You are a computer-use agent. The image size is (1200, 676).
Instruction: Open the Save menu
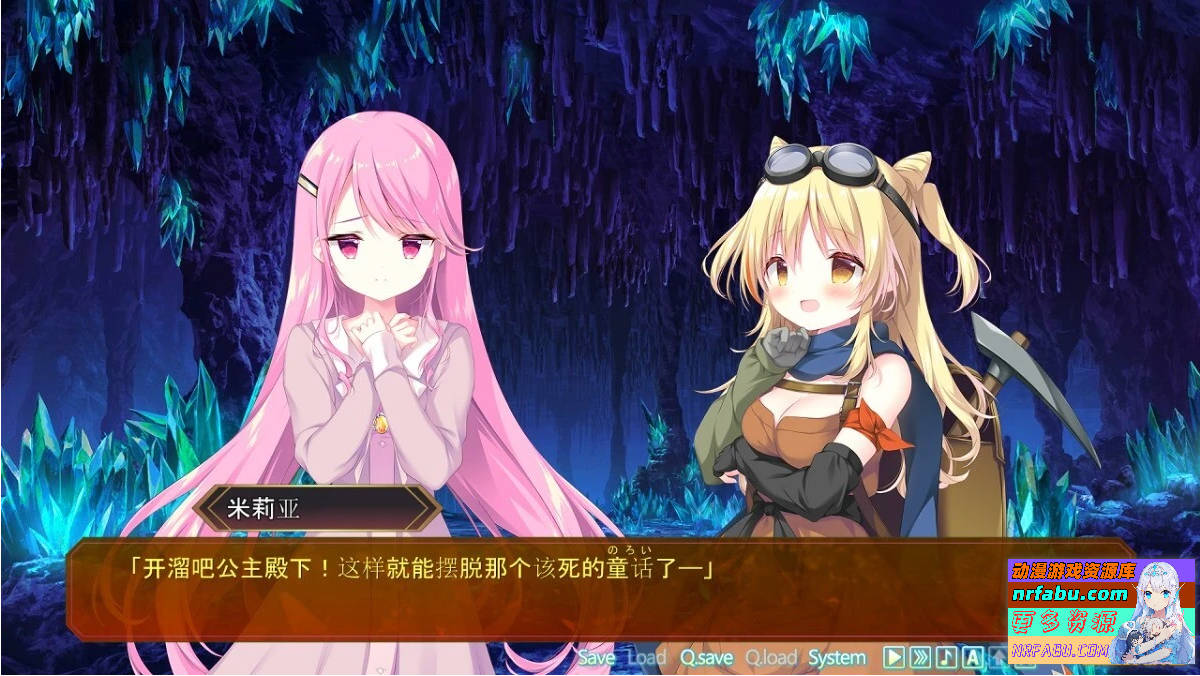click(x=596, y=657)
